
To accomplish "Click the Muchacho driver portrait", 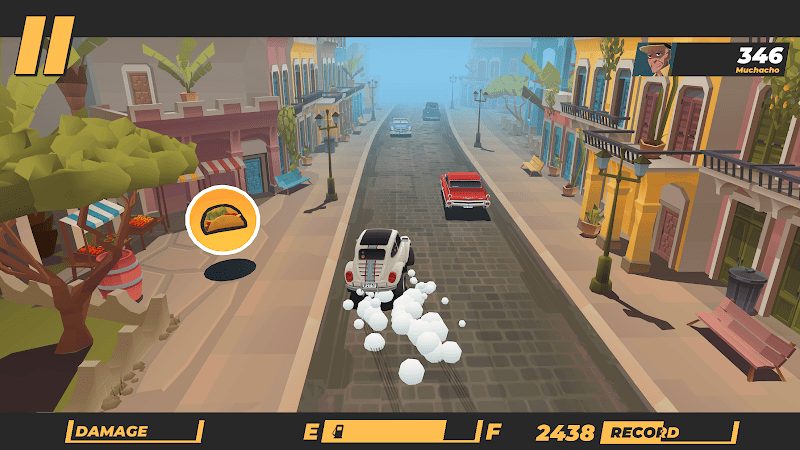I will coord(652,59).
